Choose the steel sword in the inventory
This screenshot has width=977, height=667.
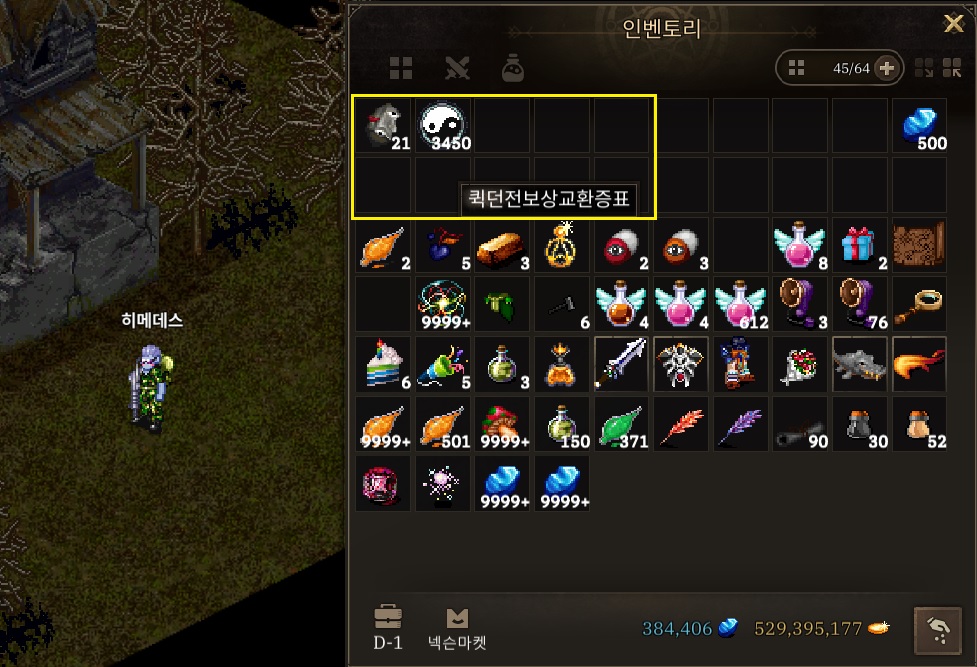(x=621, y=364)
